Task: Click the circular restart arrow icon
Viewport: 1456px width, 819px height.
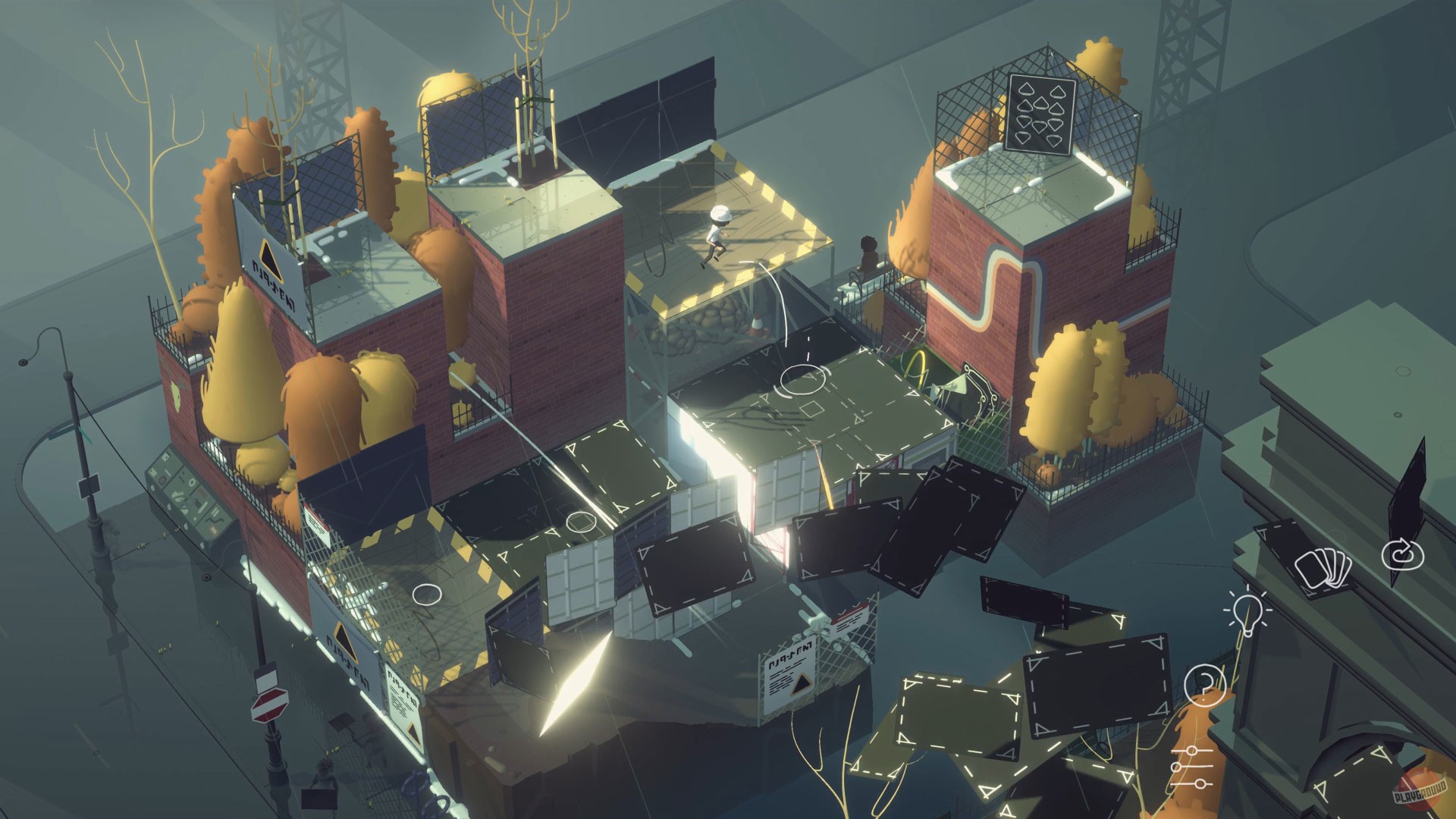Action: coord(1401,554)
